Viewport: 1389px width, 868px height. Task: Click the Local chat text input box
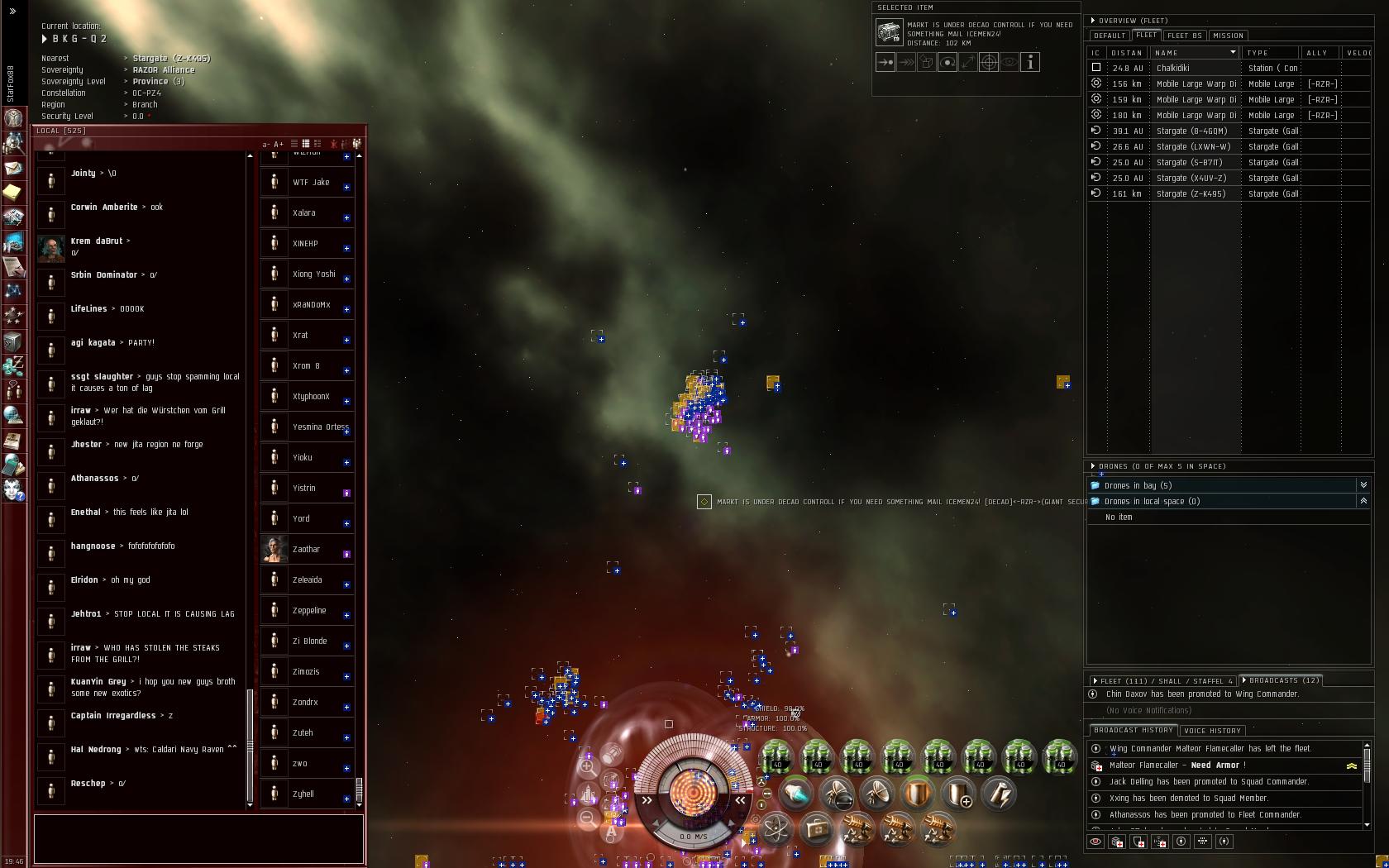tap(198, 838)
